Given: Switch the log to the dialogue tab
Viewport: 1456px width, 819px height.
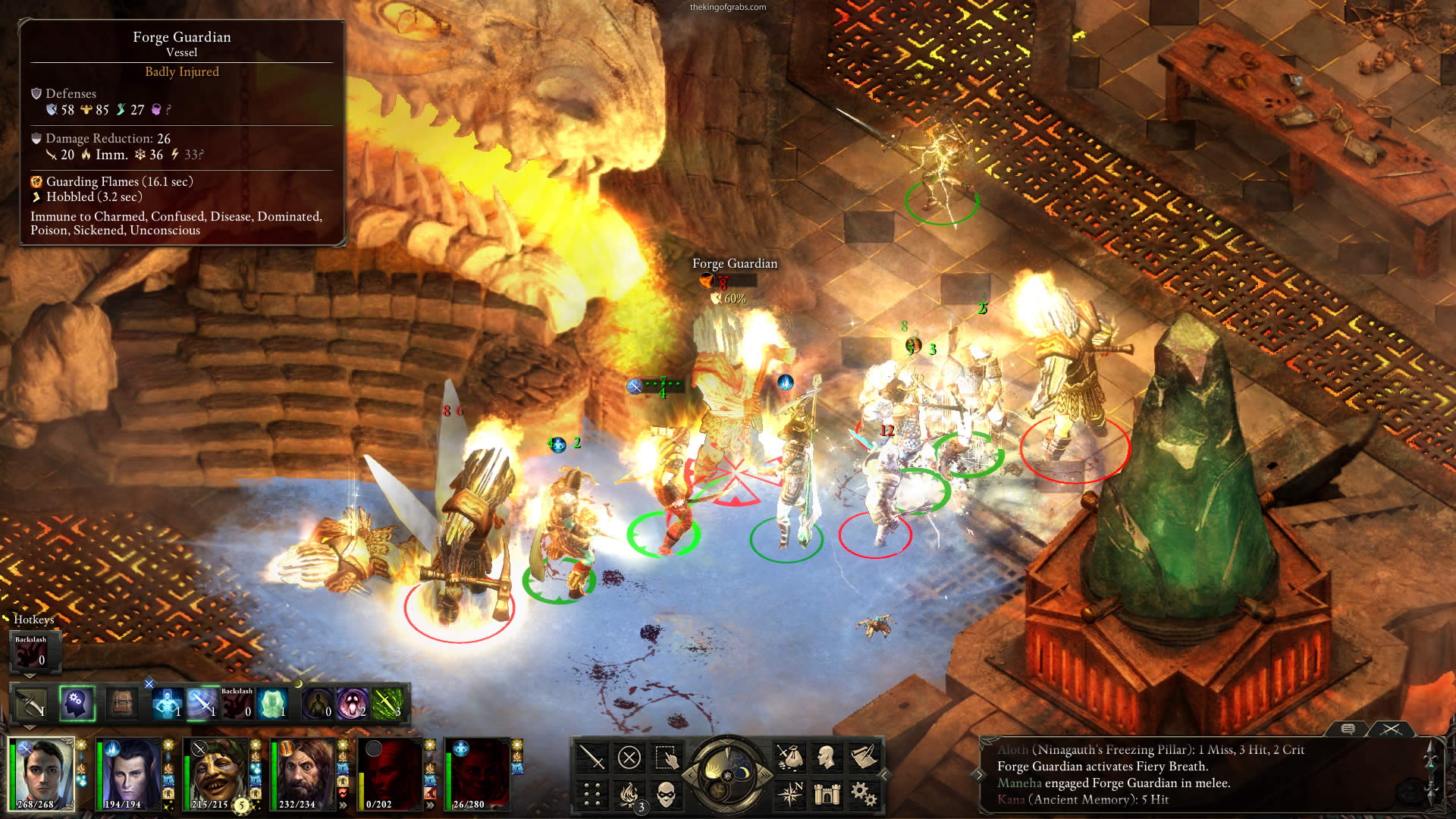Looking at the screenshot, I should 1348,729.
